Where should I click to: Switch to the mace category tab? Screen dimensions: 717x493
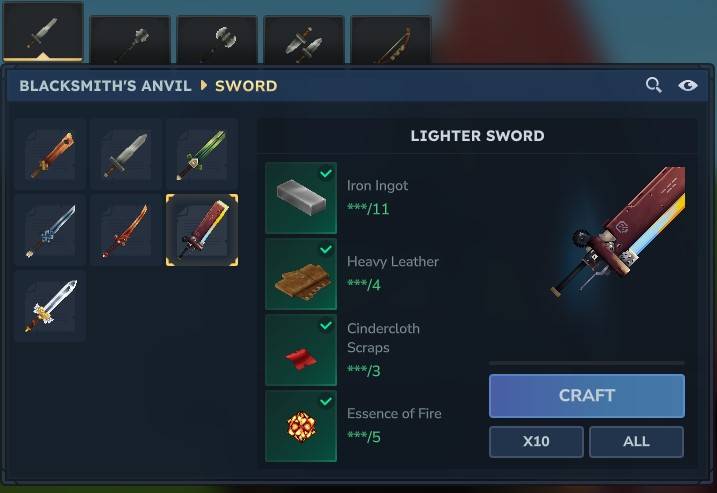coord(130,40)
